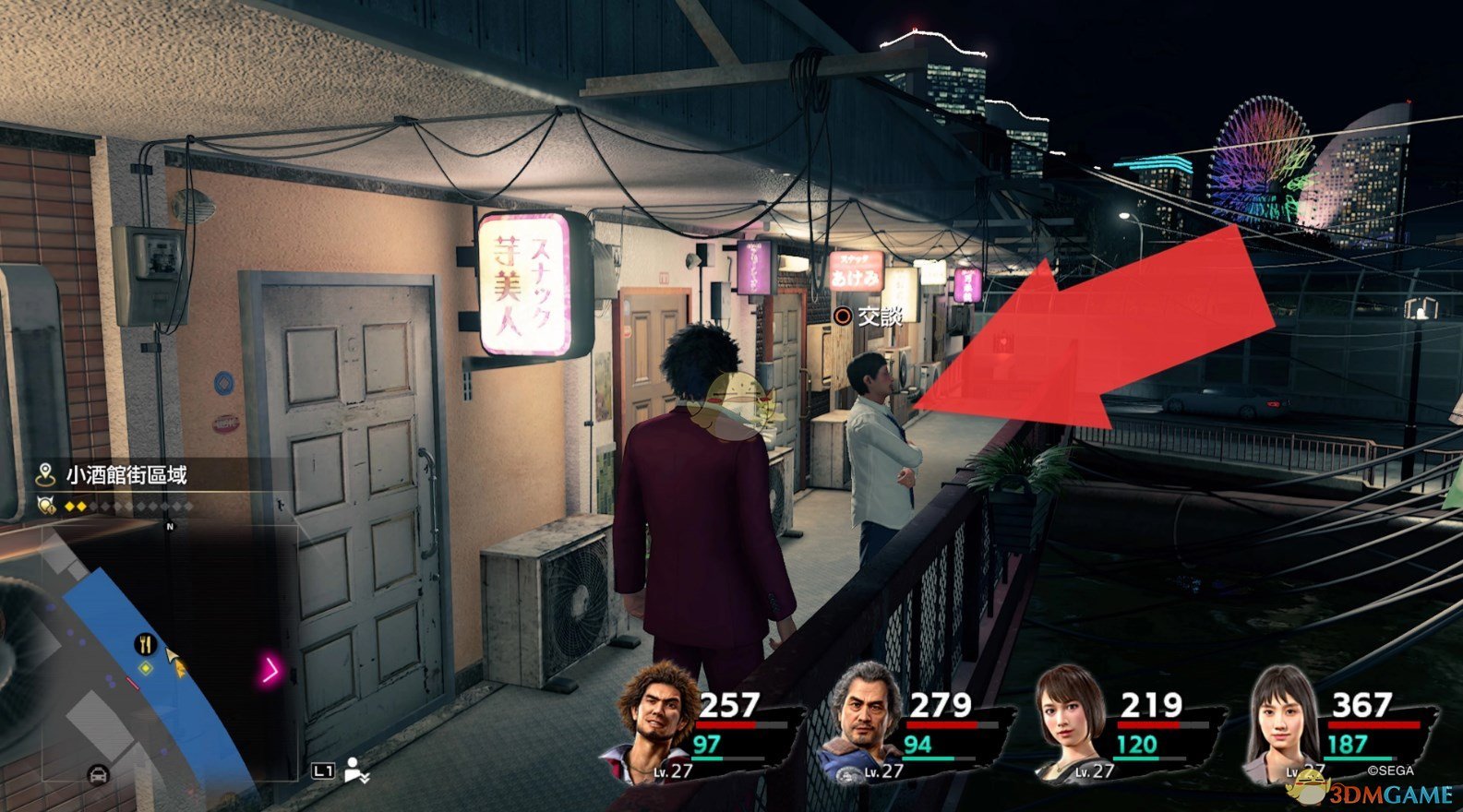1463x812 pixels.
Task: Click the 小酒館街區域 location label
Action: [x=126, y=475]
